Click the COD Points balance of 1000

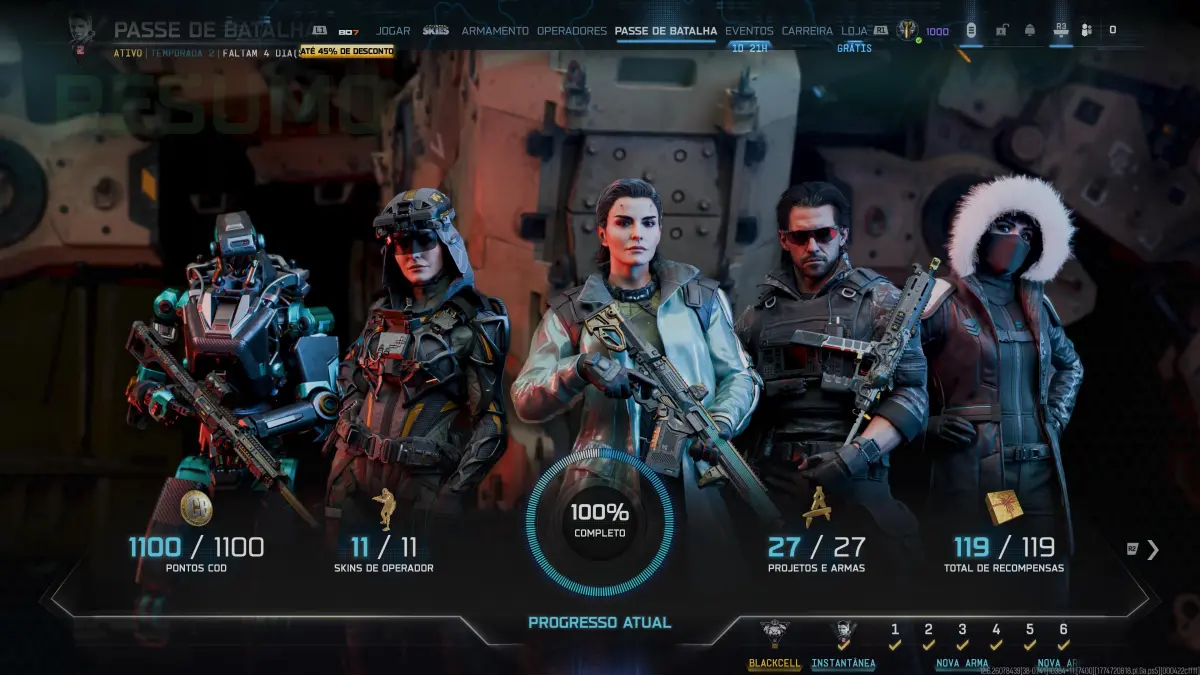click(x=936, y=31)
